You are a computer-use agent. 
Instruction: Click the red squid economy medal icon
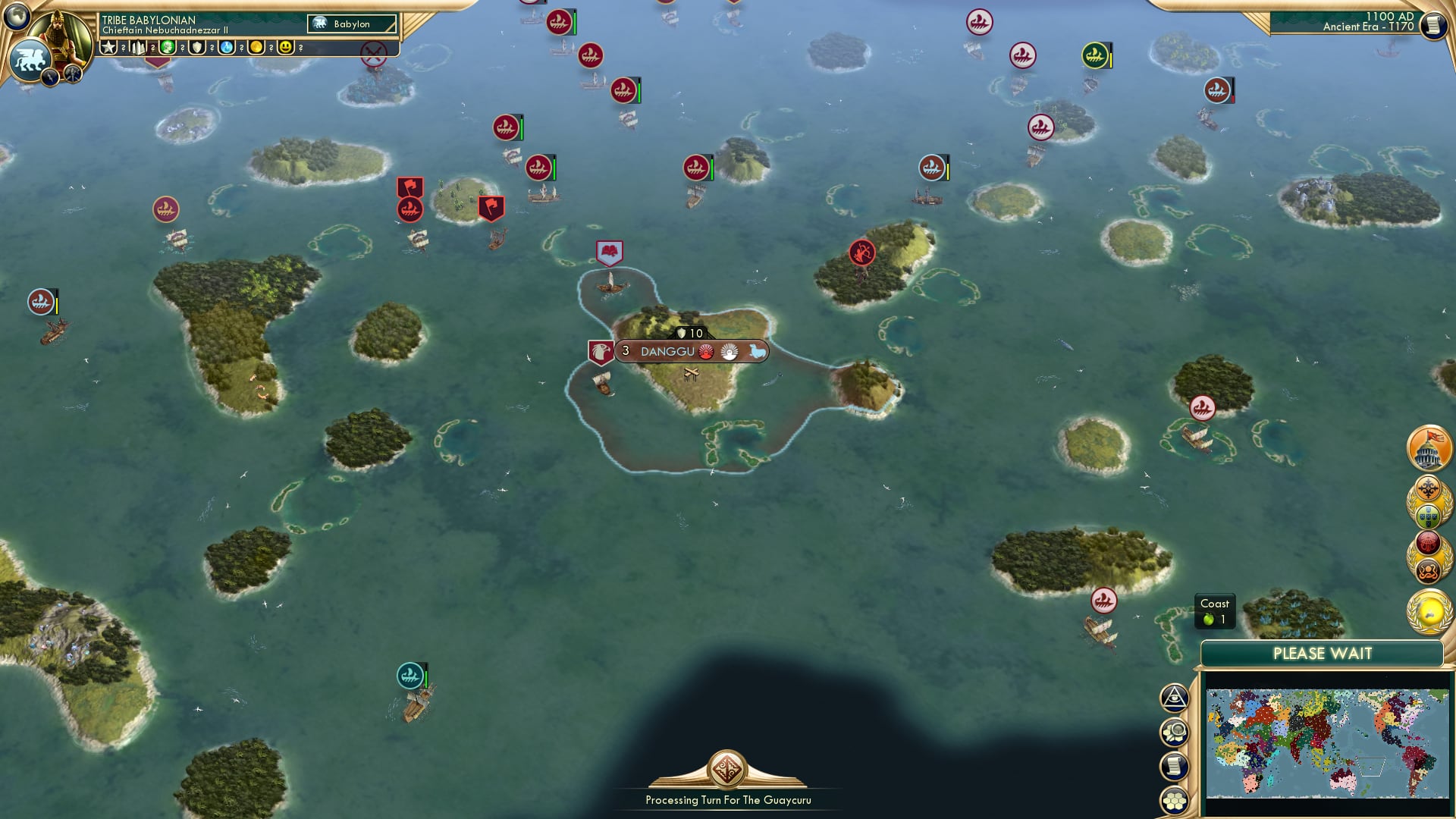point(1427,541)
